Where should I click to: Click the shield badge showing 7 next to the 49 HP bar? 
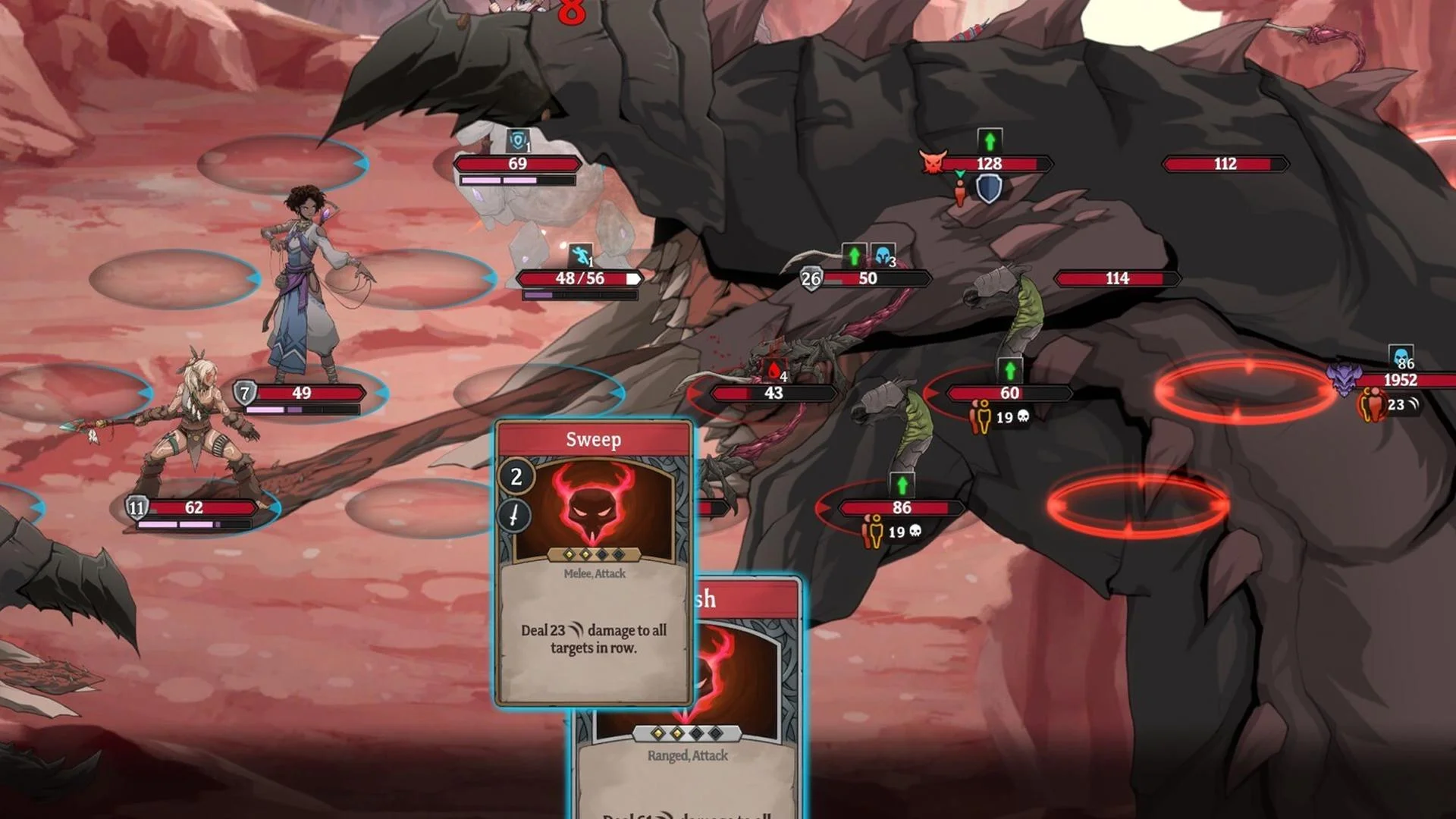click(244, 393)
